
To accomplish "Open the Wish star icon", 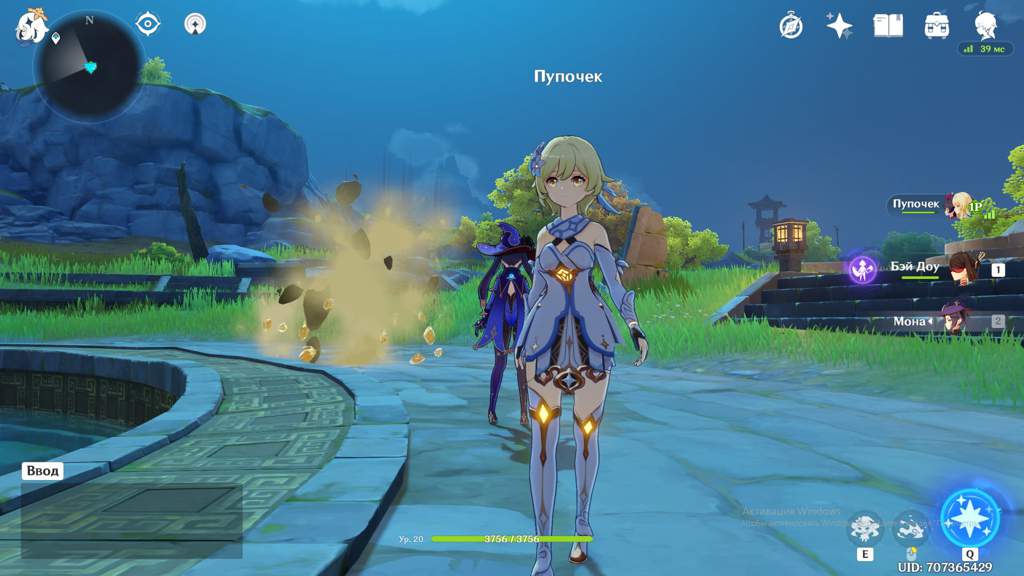I will coord(839,26).
